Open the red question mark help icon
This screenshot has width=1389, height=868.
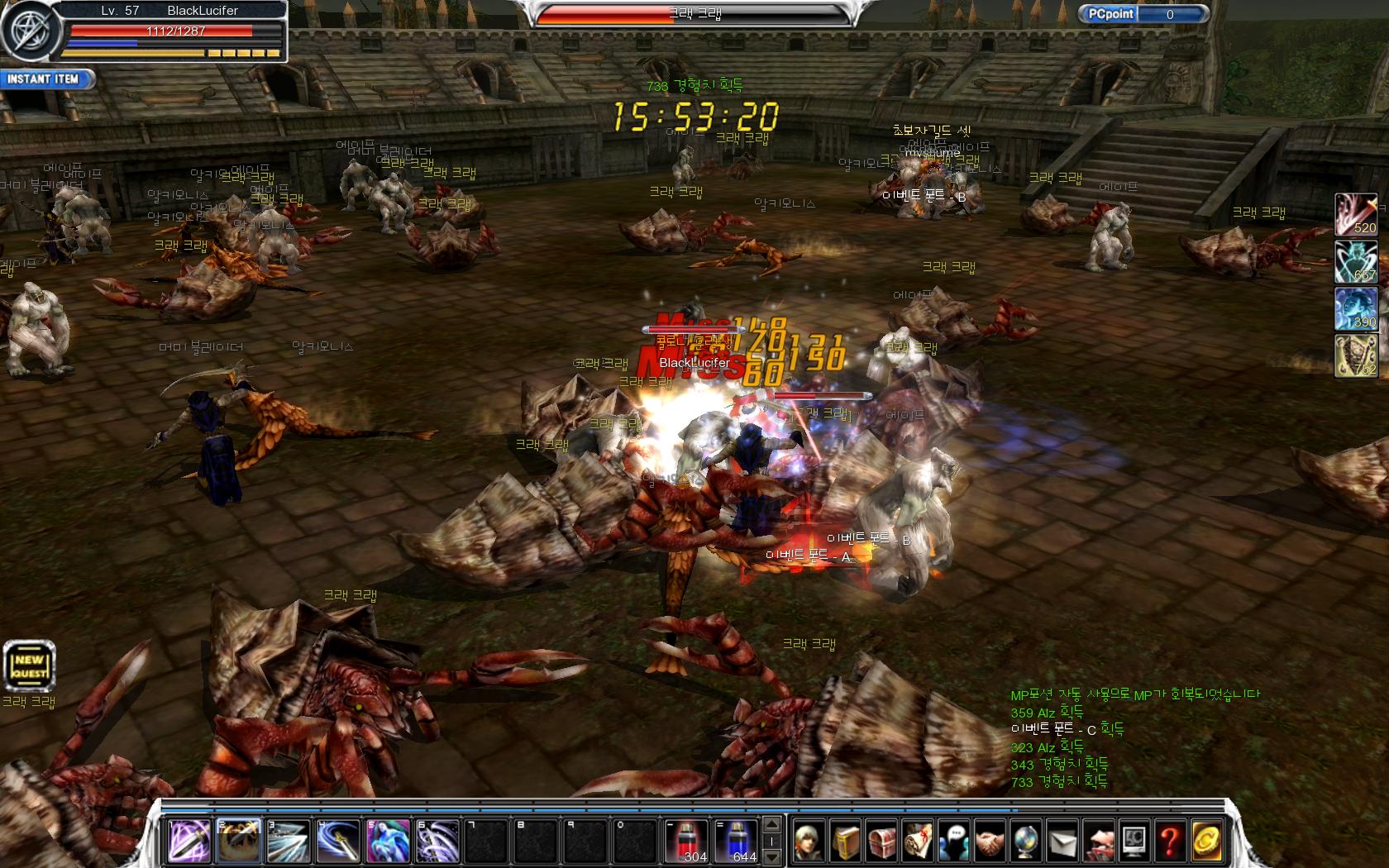click(1169, 841)
